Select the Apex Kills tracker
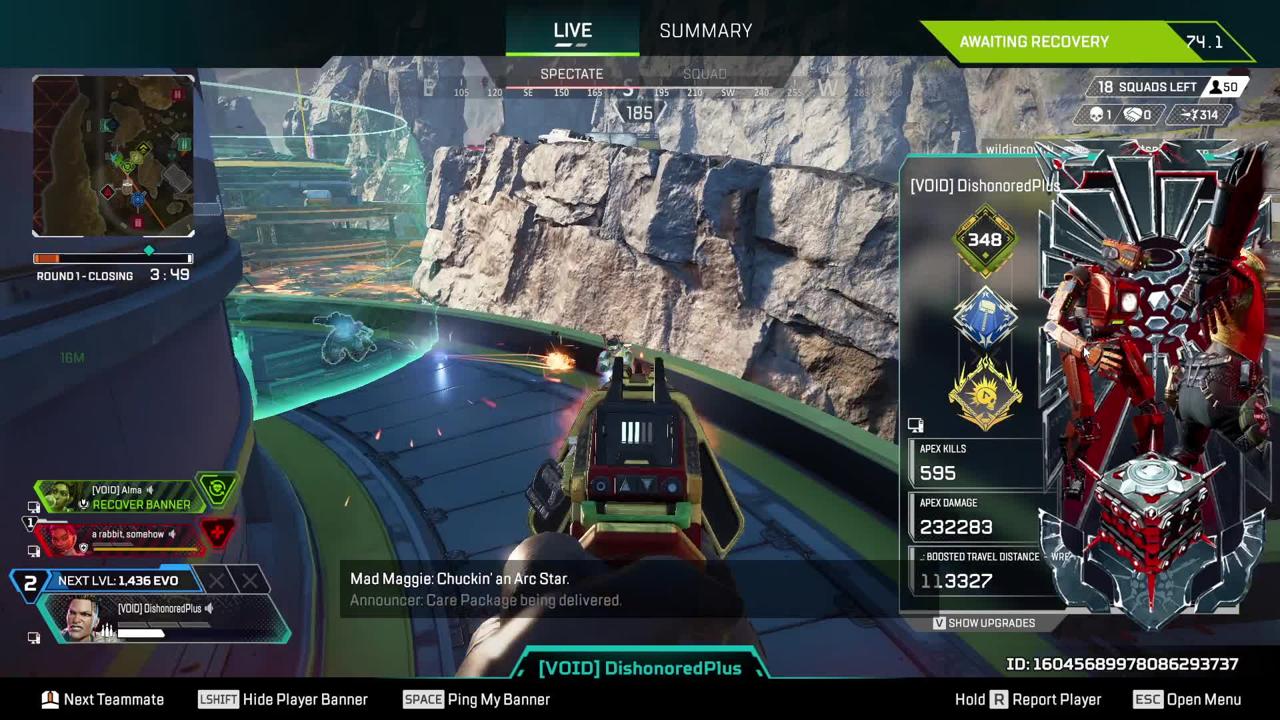 (x=980, y=462)
